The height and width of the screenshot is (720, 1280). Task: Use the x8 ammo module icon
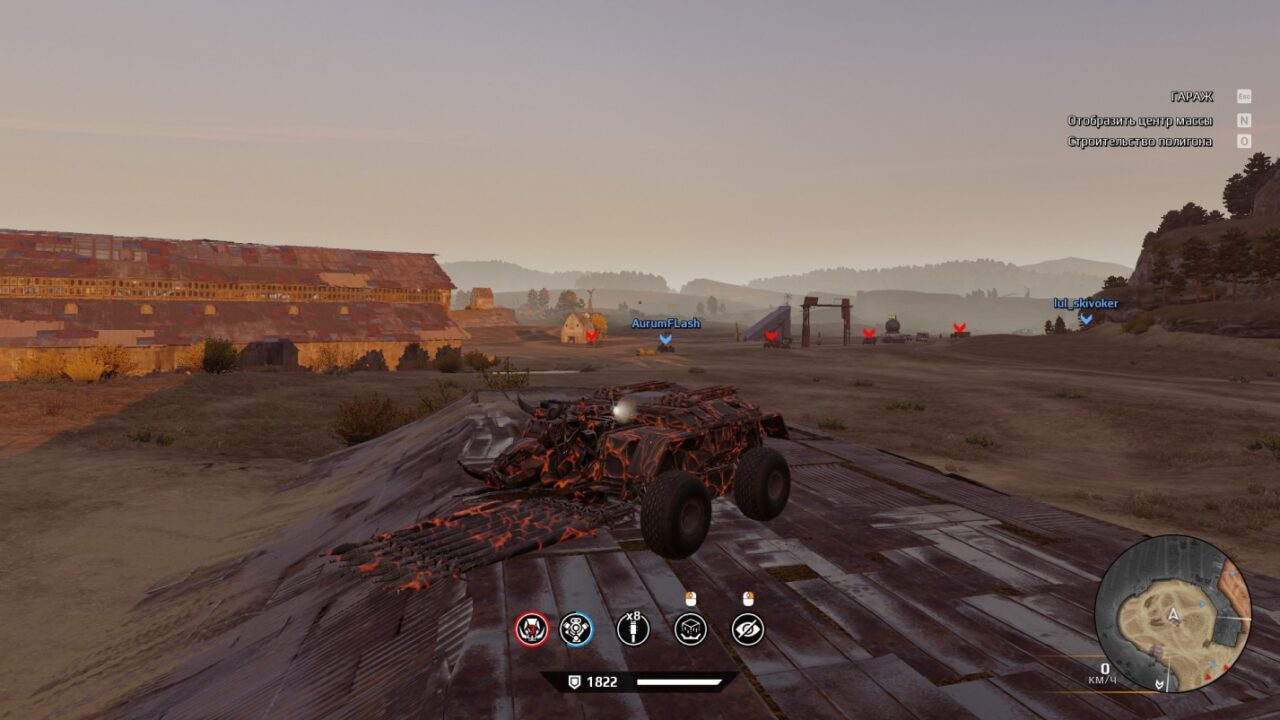point(633,629)
